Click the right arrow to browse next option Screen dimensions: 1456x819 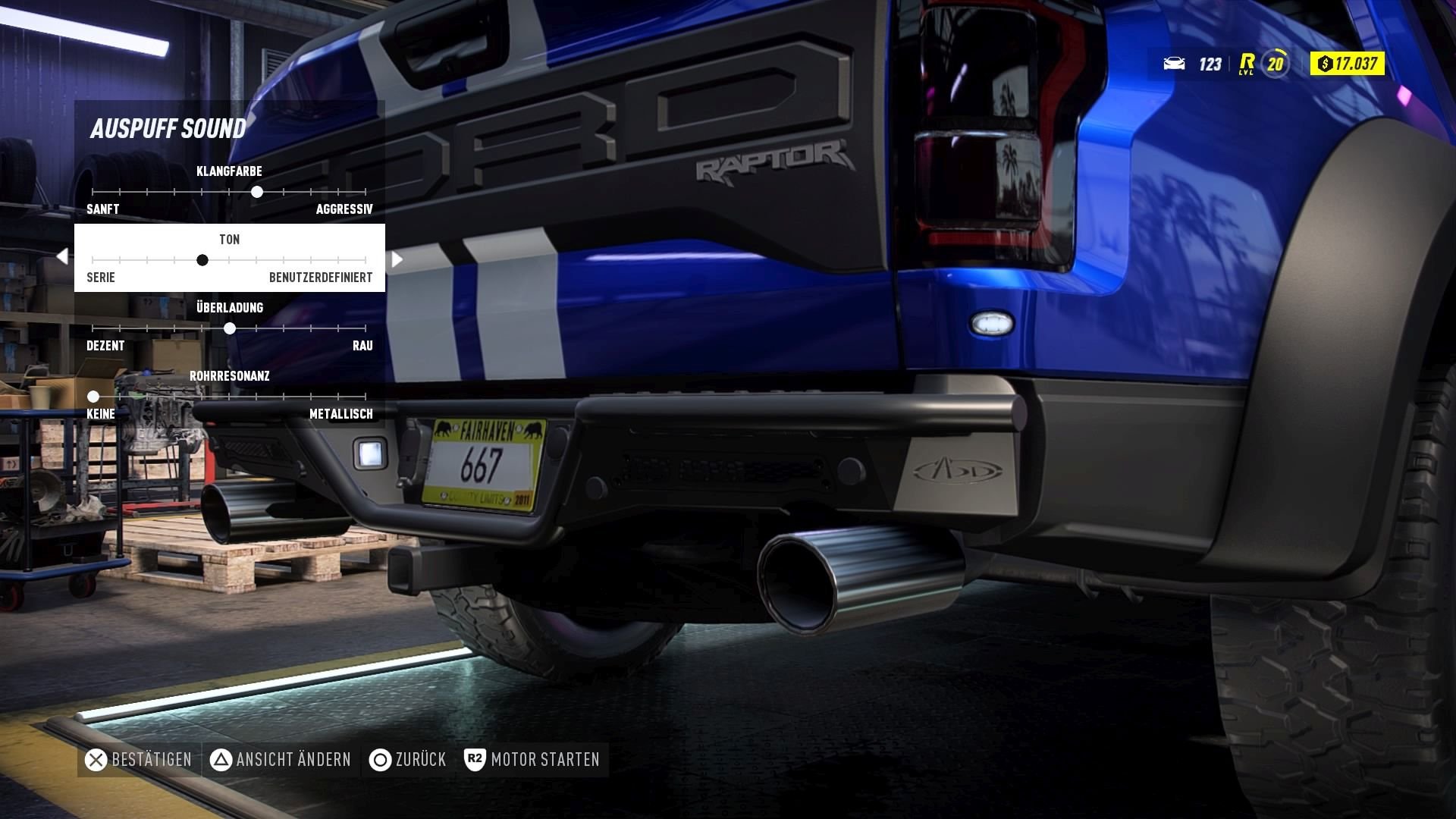click(396, 259)
